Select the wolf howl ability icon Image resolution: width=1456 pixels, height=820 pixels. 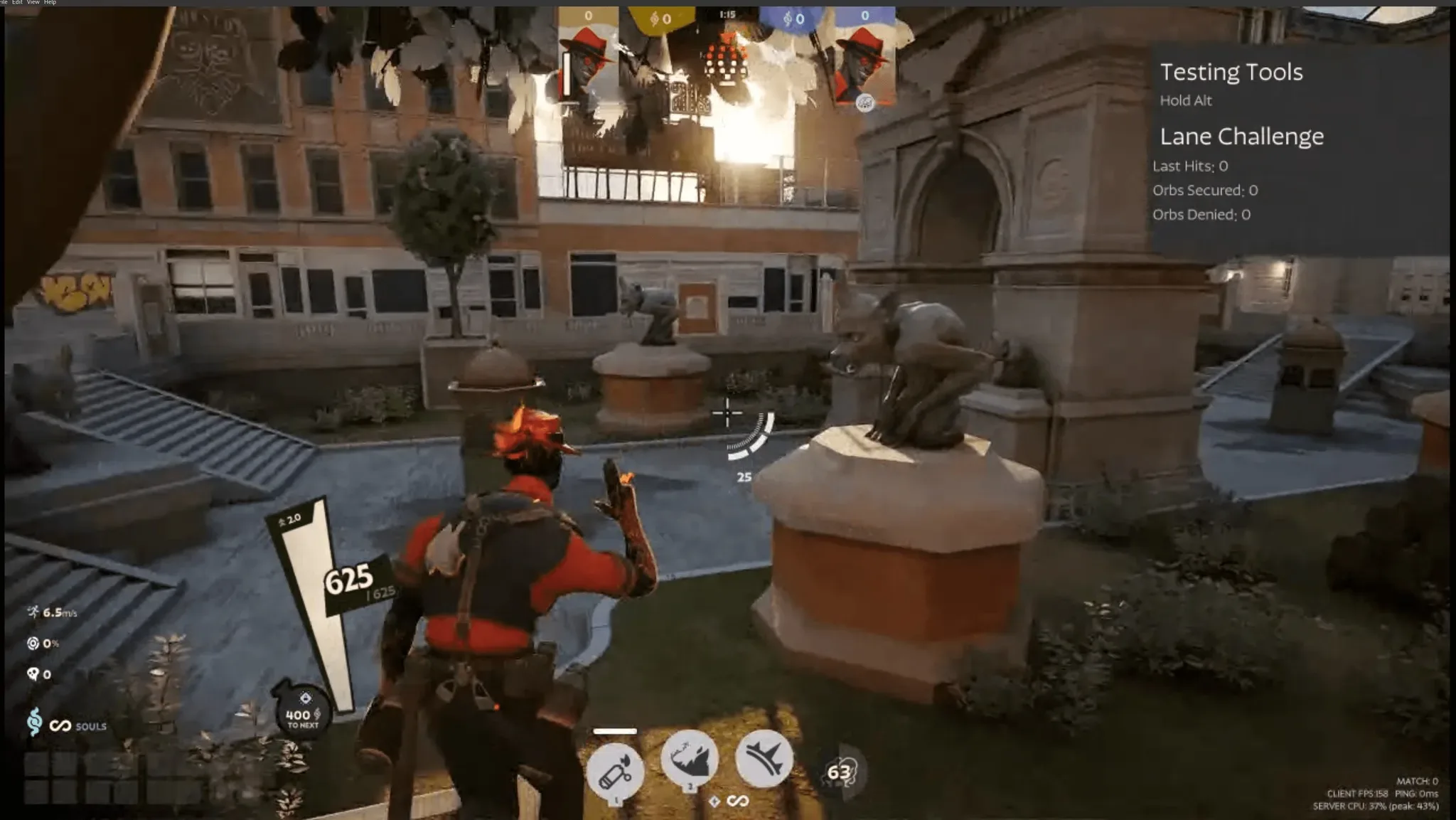tap(690, 760)
